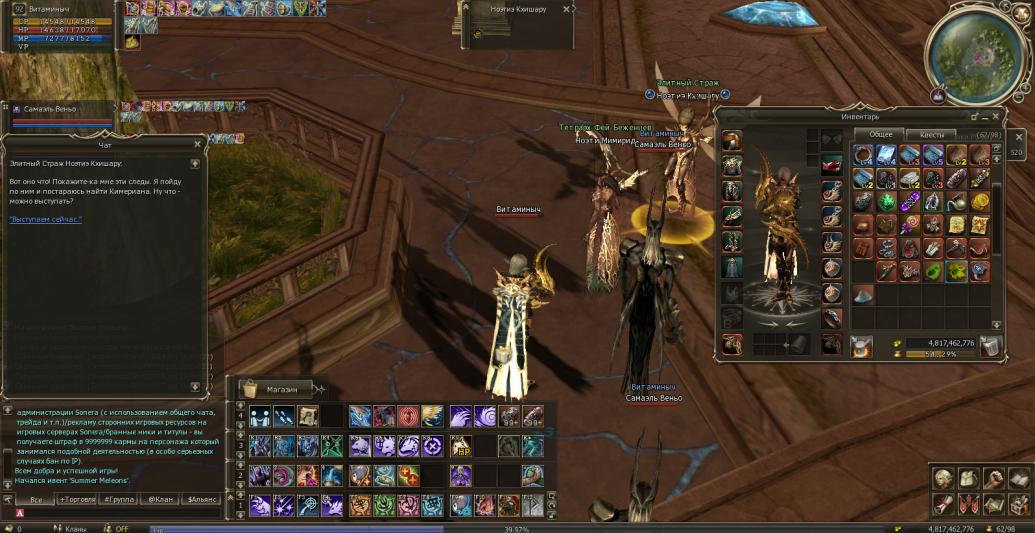Use the HP potion hotbar slot
The height and width of the screenshot is (533, 1035).
pos(461,447)
